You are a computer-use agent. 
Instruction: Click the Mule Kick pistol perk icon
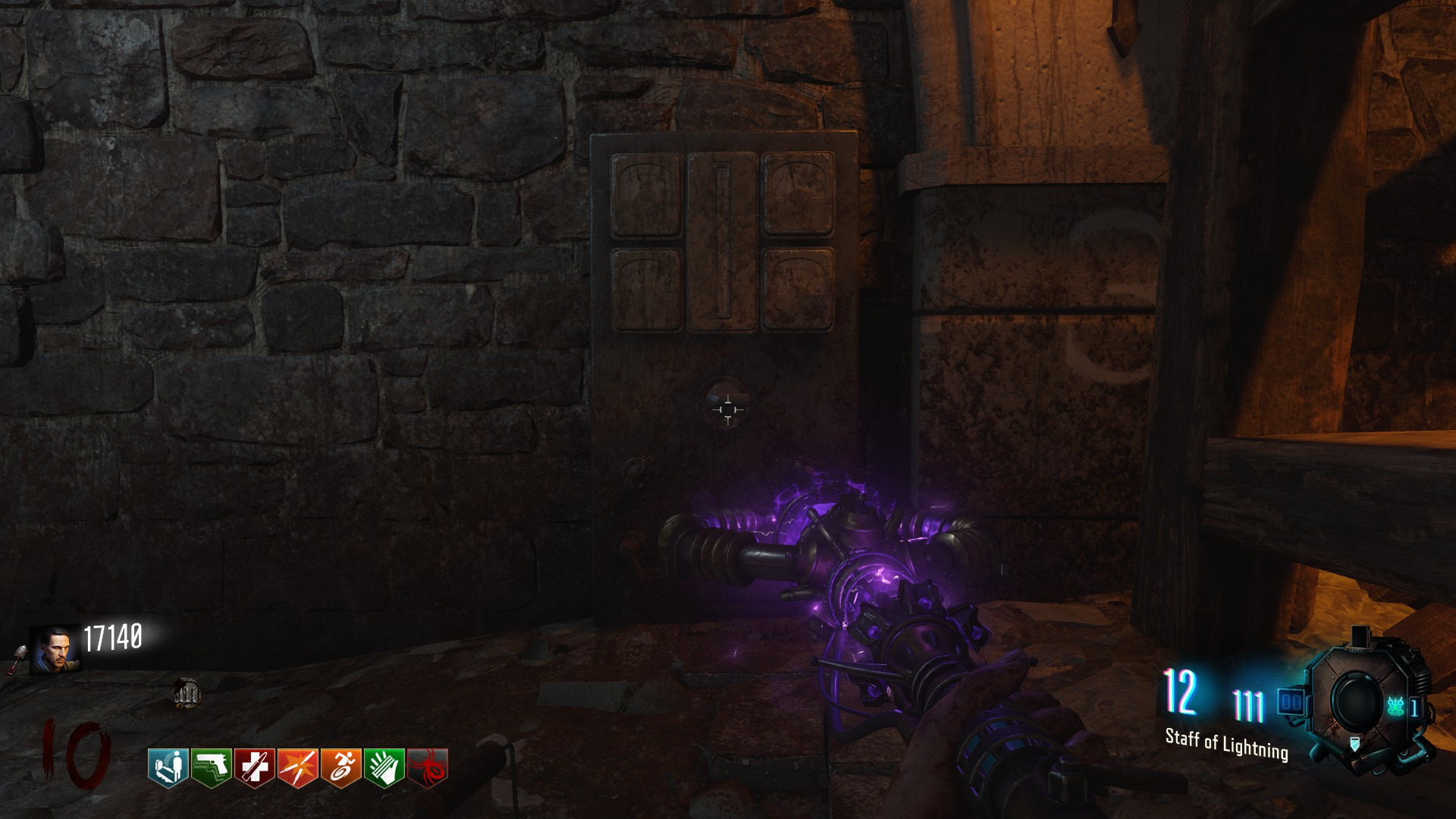[212, 767]
